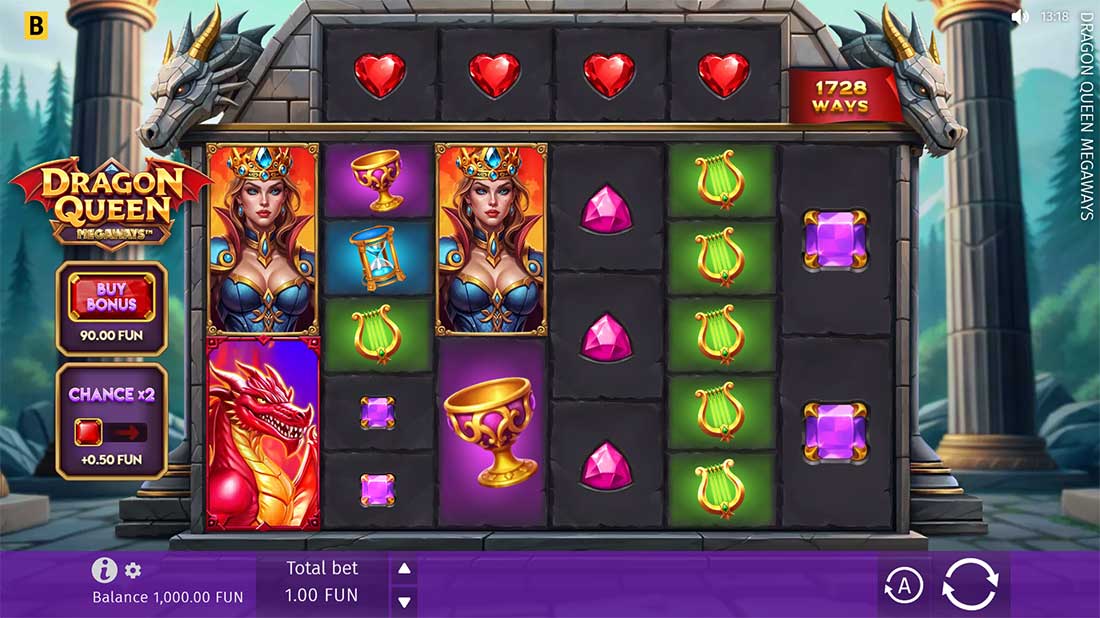Click the yellow B logo icon
Screen dimensions: 1100x618
coord(36,26)
